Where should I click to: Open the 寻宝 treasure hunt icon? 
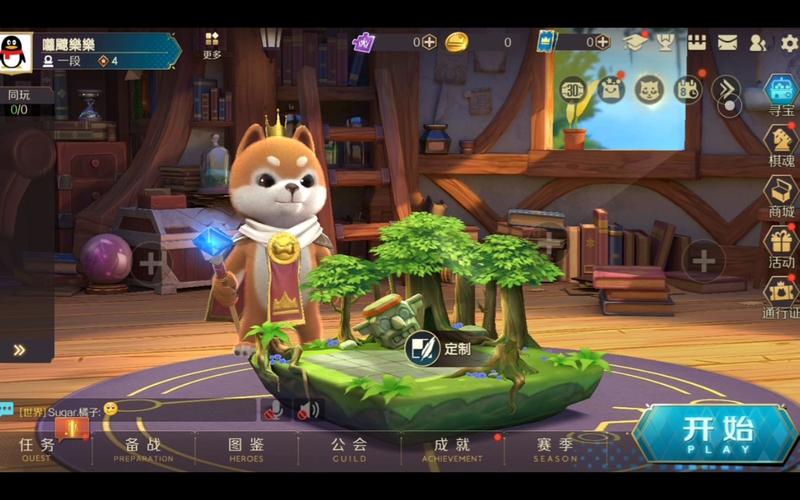point(780,95)
